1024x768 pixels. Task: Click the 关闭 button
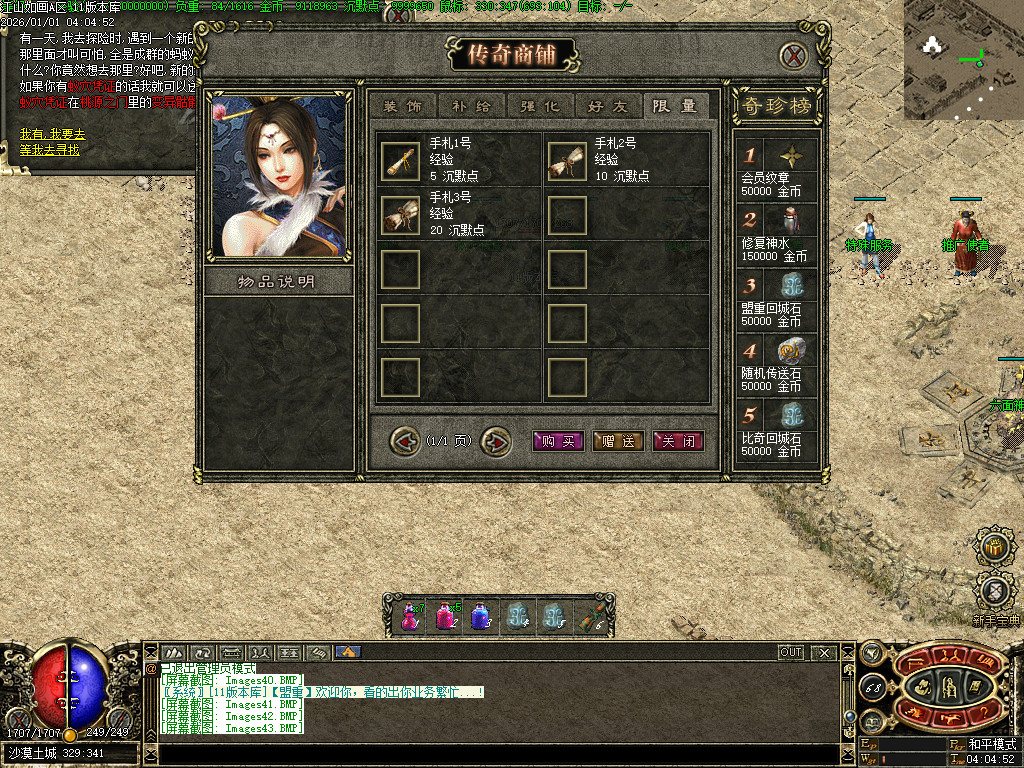[x=678, y=441]
